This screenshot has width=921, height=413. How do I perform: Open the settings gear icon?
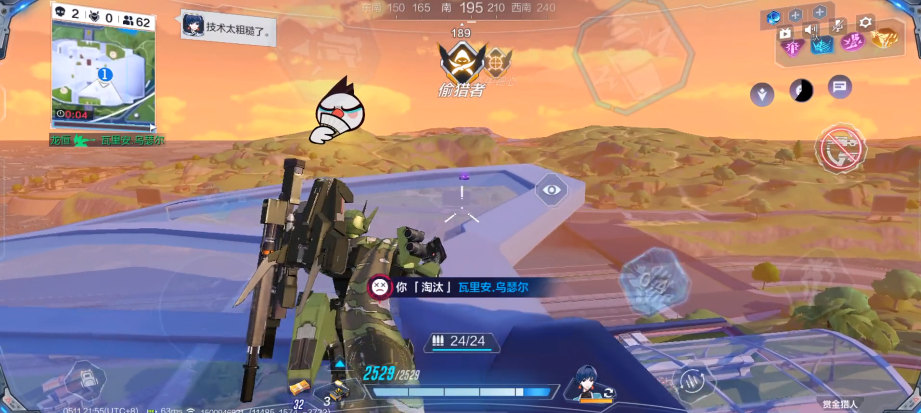pyautogui.click(x=866, y=22)
